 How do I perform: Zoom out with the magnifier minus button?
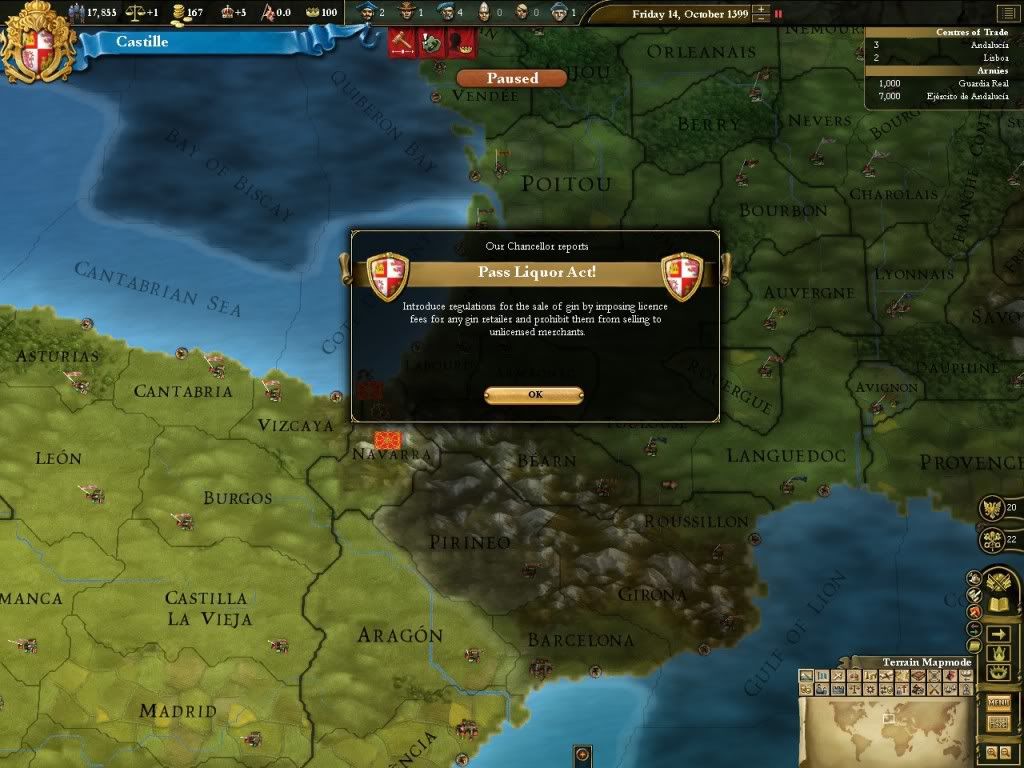1005,752
